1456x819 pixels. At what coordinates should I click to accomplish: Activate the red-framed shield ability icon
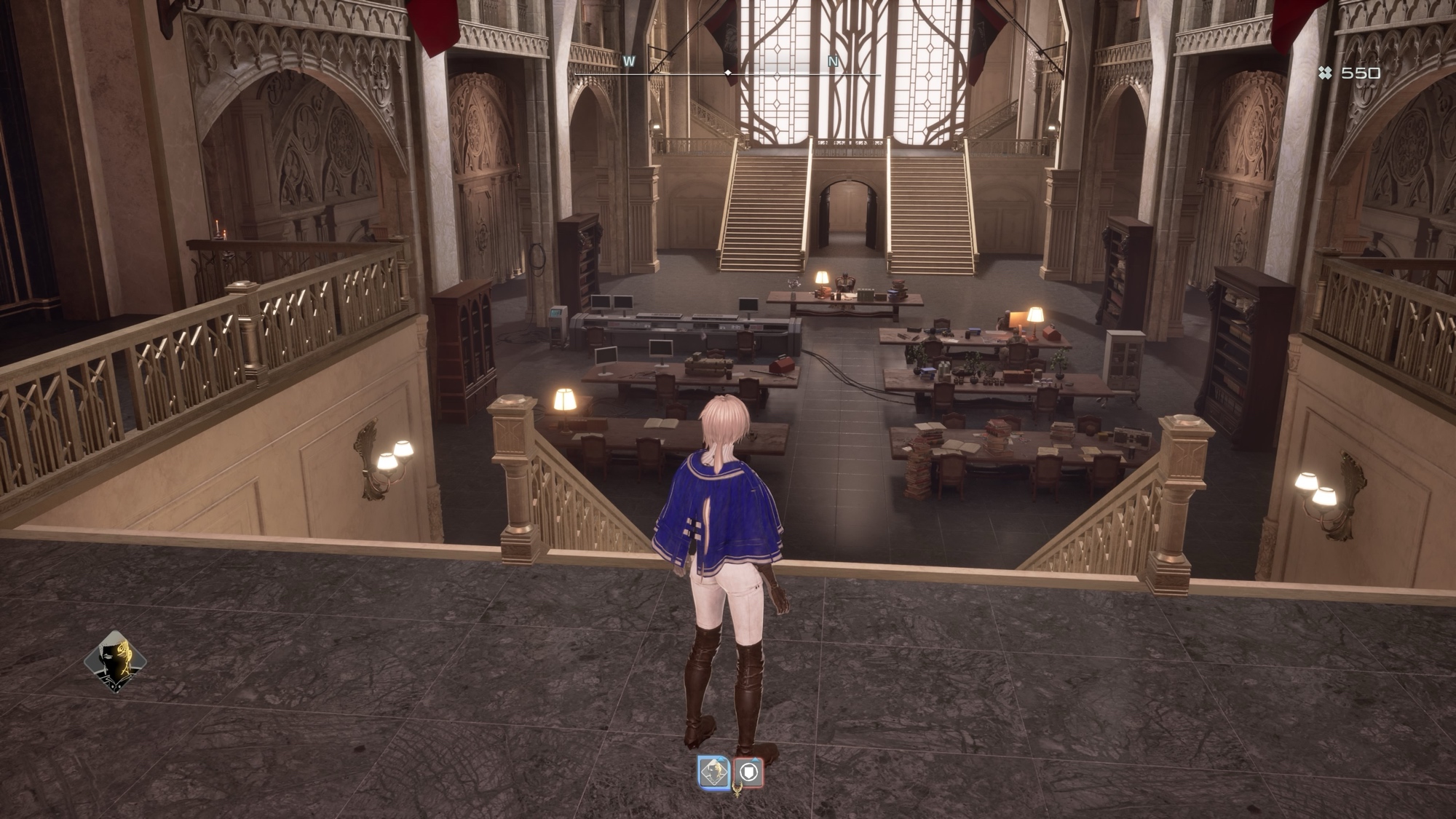[749, 772]
